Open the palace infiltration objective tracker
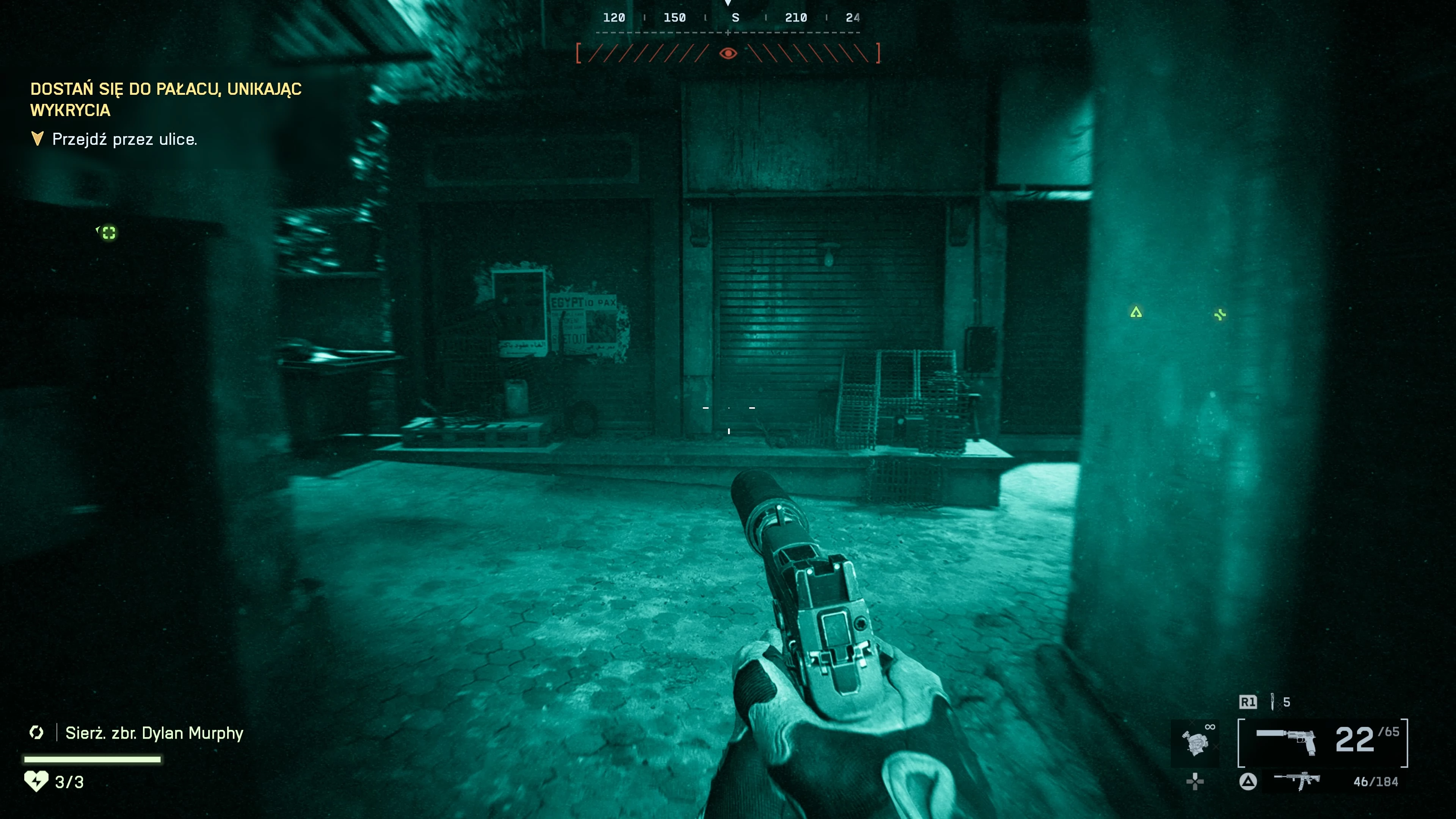 [166, 99]
